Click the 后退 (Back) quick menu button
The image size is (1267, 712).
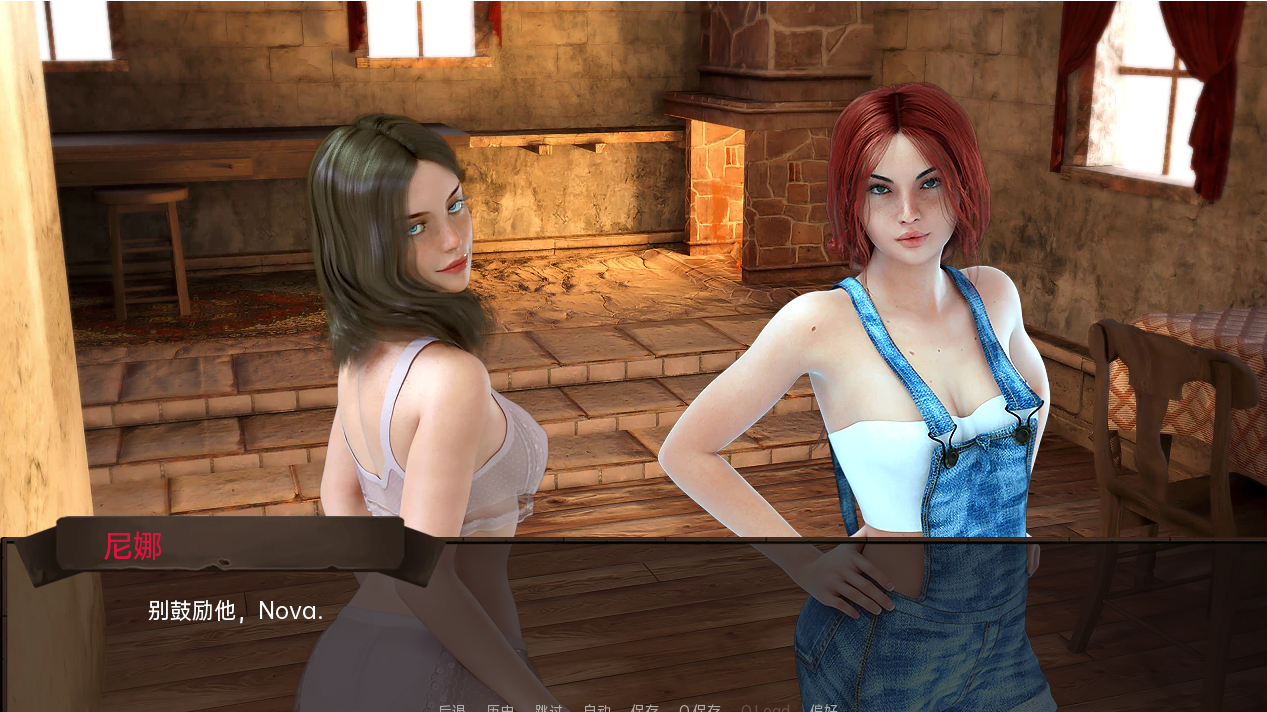click(x=452, y=708)
